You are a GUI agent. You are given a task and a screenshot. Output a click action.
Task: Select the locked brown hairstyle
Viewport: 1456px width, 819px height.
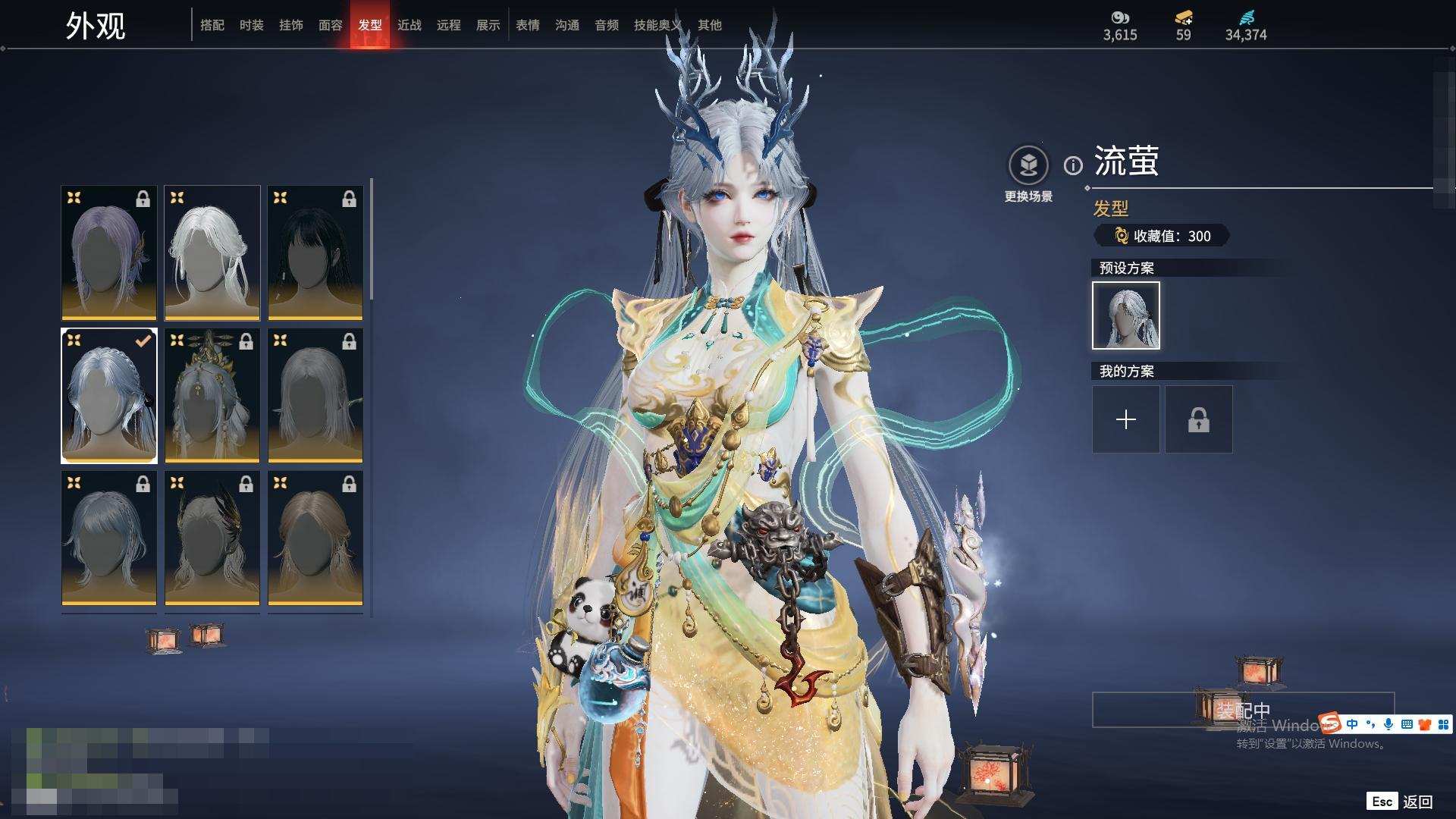pyautogui.click(x=315, y=538)
